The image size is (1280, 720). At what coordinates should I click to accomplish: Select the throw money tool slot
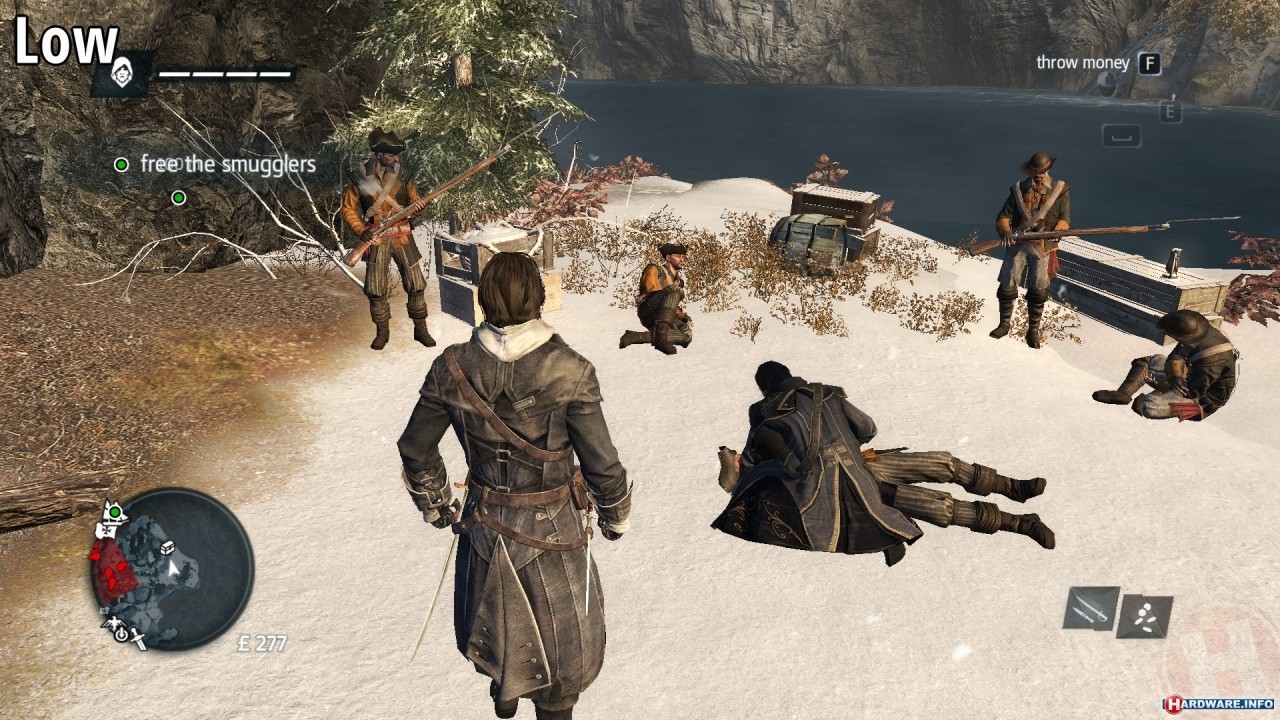pyautogui.click(x=1144, y=616)
